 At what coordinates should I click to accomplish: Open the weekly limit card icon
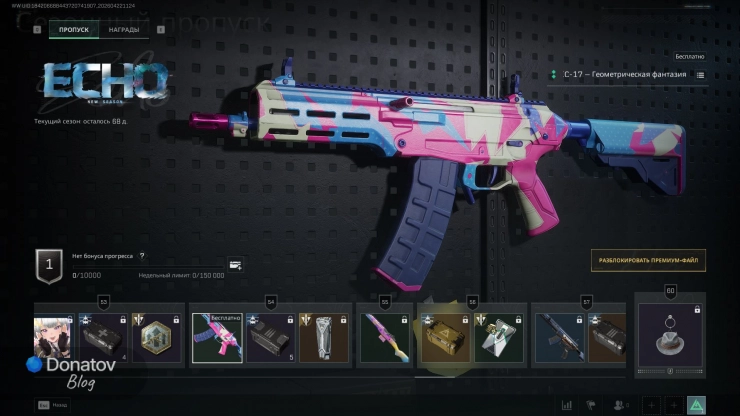click(235, 265)
